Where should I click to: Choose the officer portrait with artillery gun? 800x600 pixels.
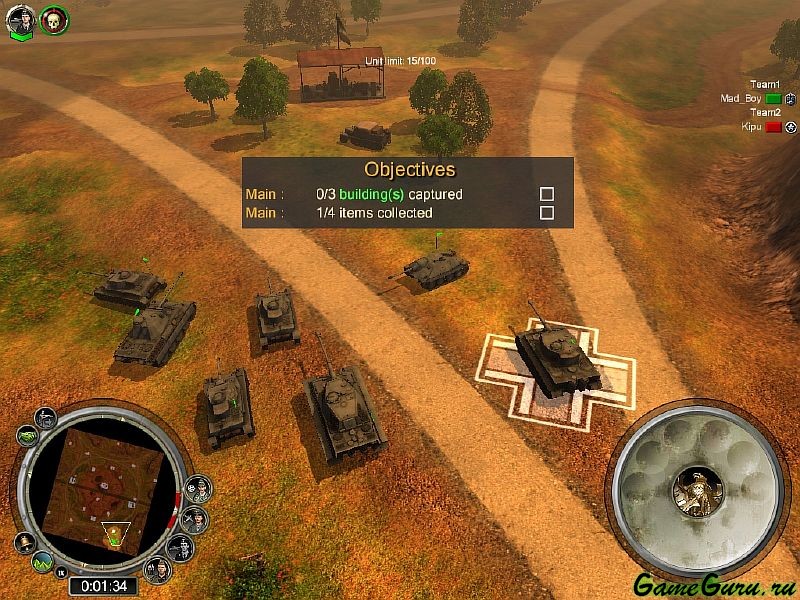coord(180,547)
